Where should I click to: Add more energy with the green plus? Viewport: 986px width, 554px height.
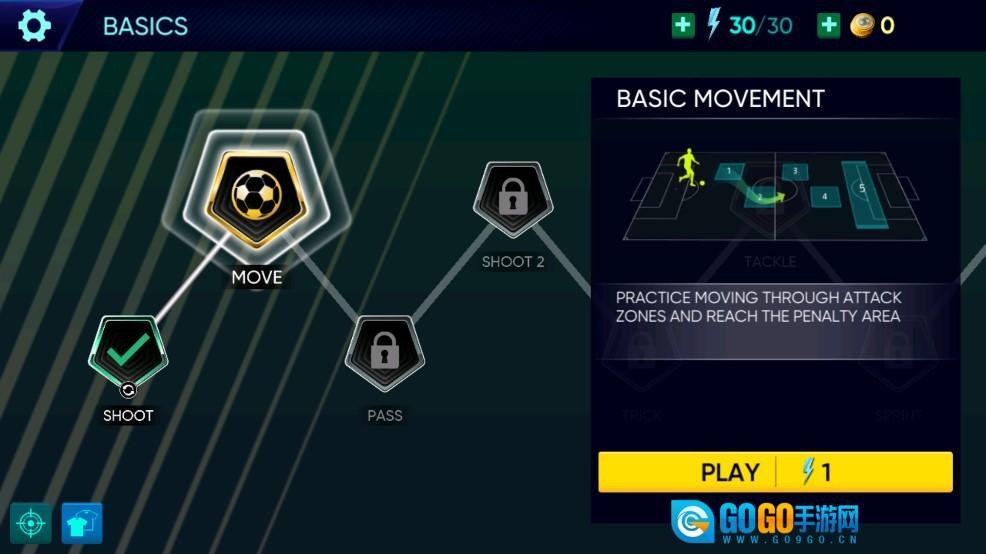coord(683,25)
